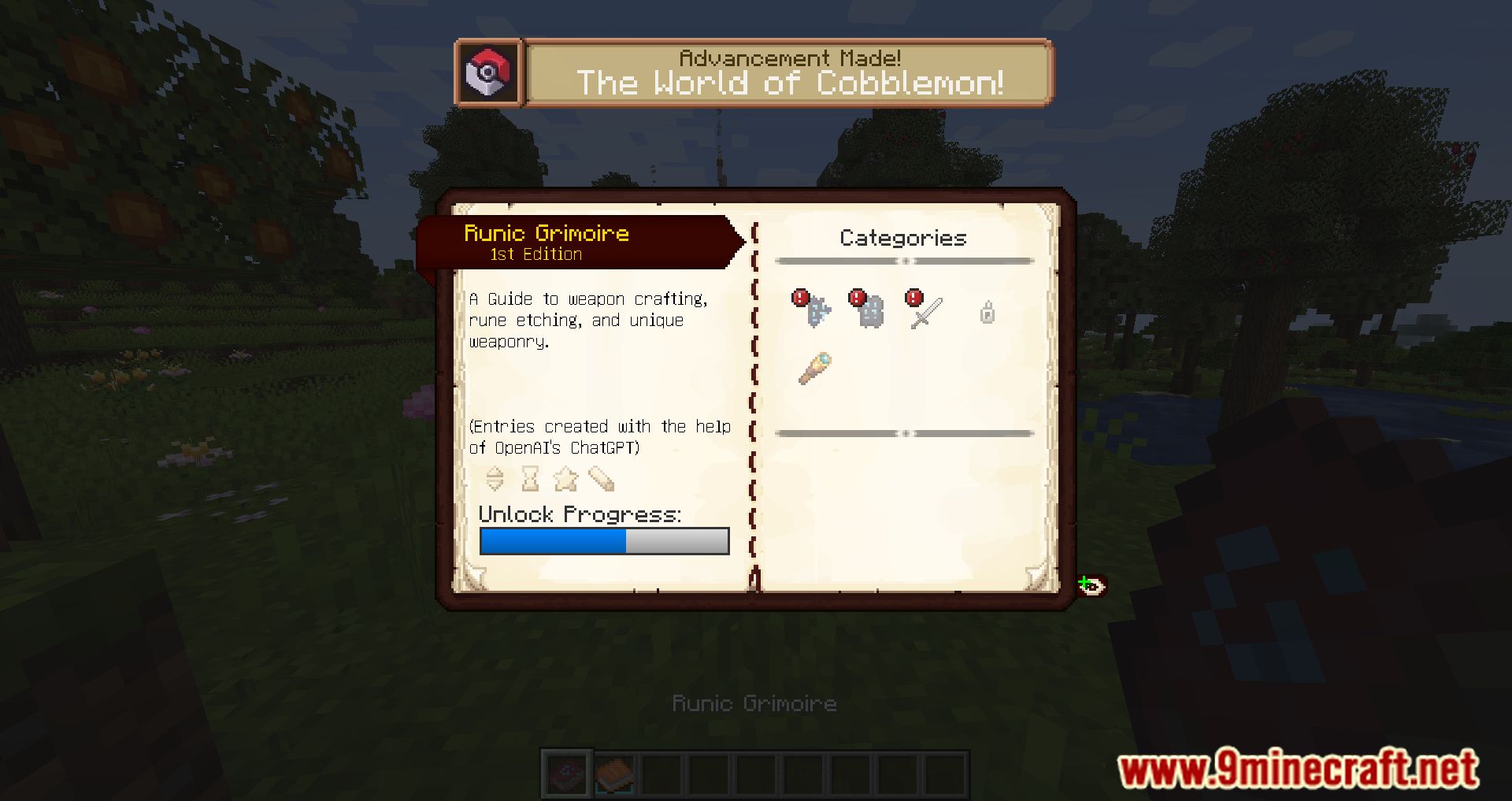Image resolution: width=1512 pixels, height=801 pixels.
Task: Toggle the sort arrows icon on the left page
Action: point(496,480)
